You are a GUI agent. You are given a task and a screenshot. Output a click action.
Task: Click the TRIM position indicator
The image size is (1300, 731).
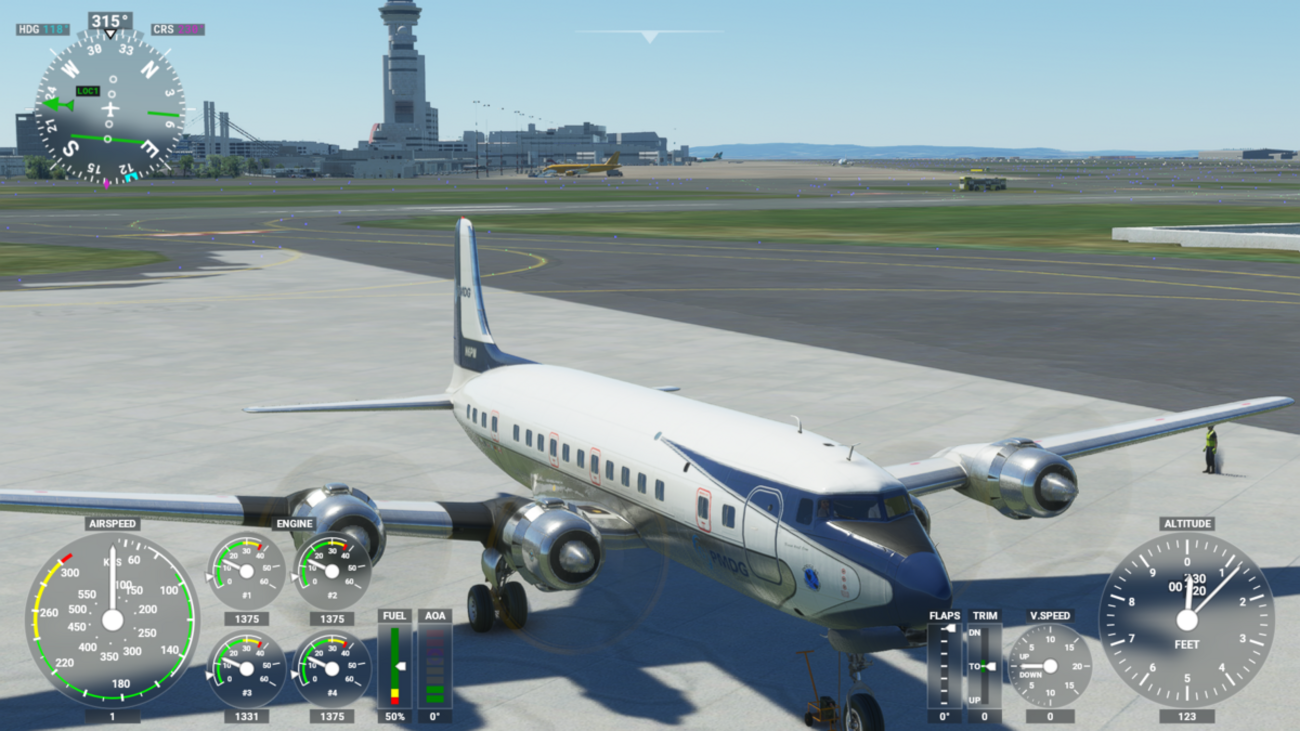tap(984, 665)
